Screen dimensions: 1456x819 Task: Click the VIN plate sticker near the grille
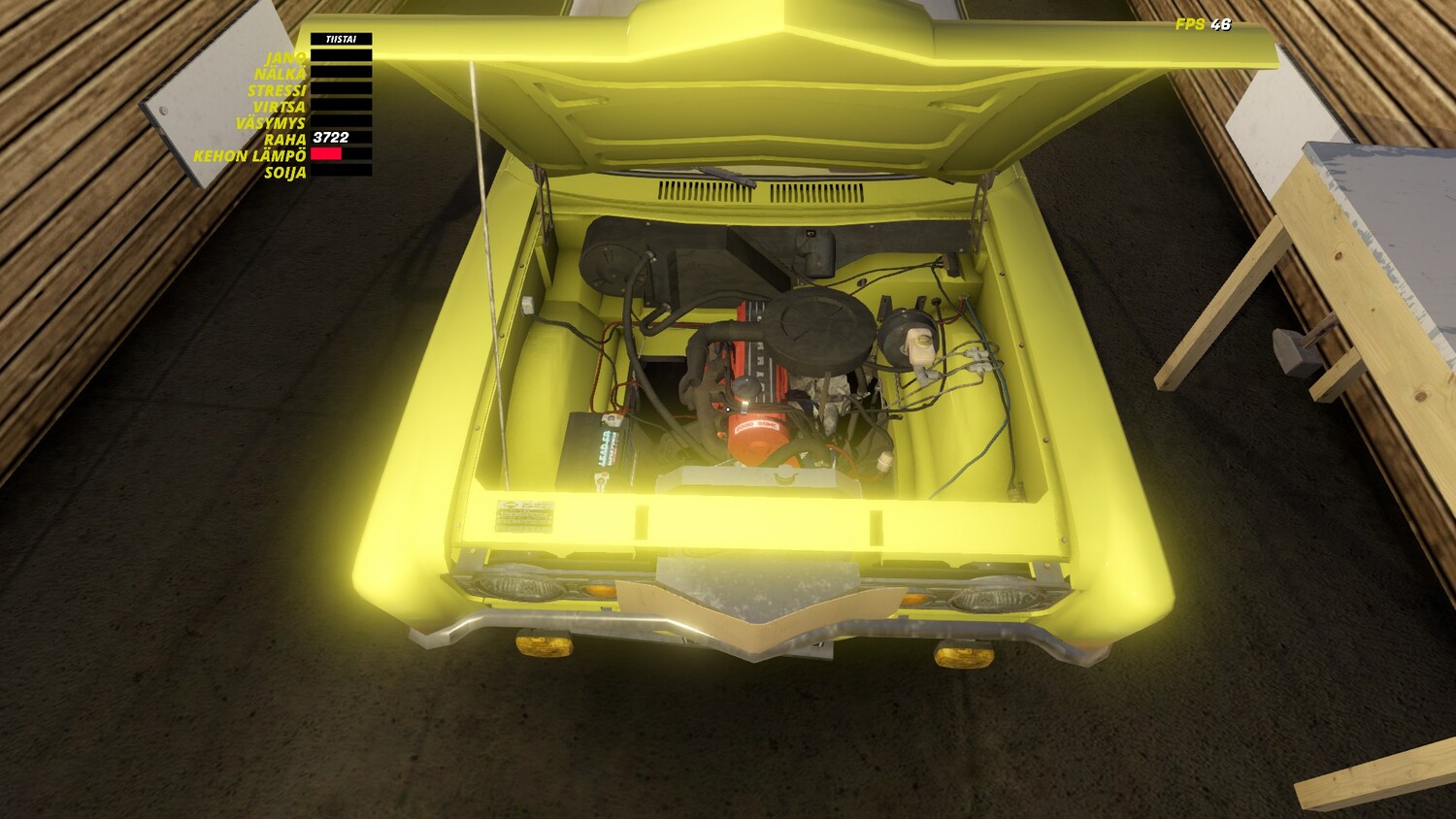click(x=524, y=514)
